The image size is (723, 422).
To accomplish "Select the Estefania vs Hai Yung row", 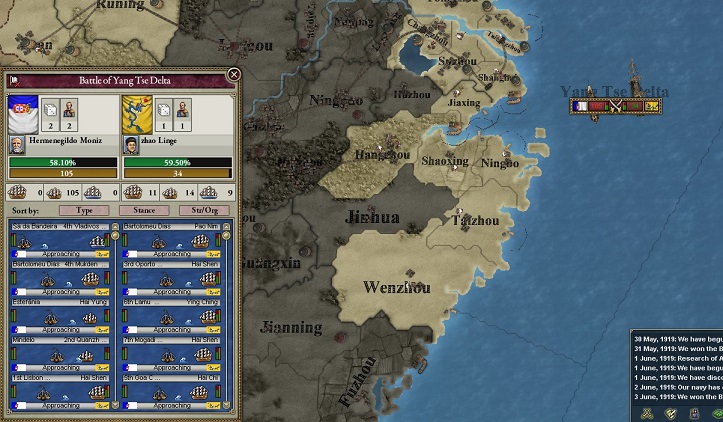I will (60, 317).
